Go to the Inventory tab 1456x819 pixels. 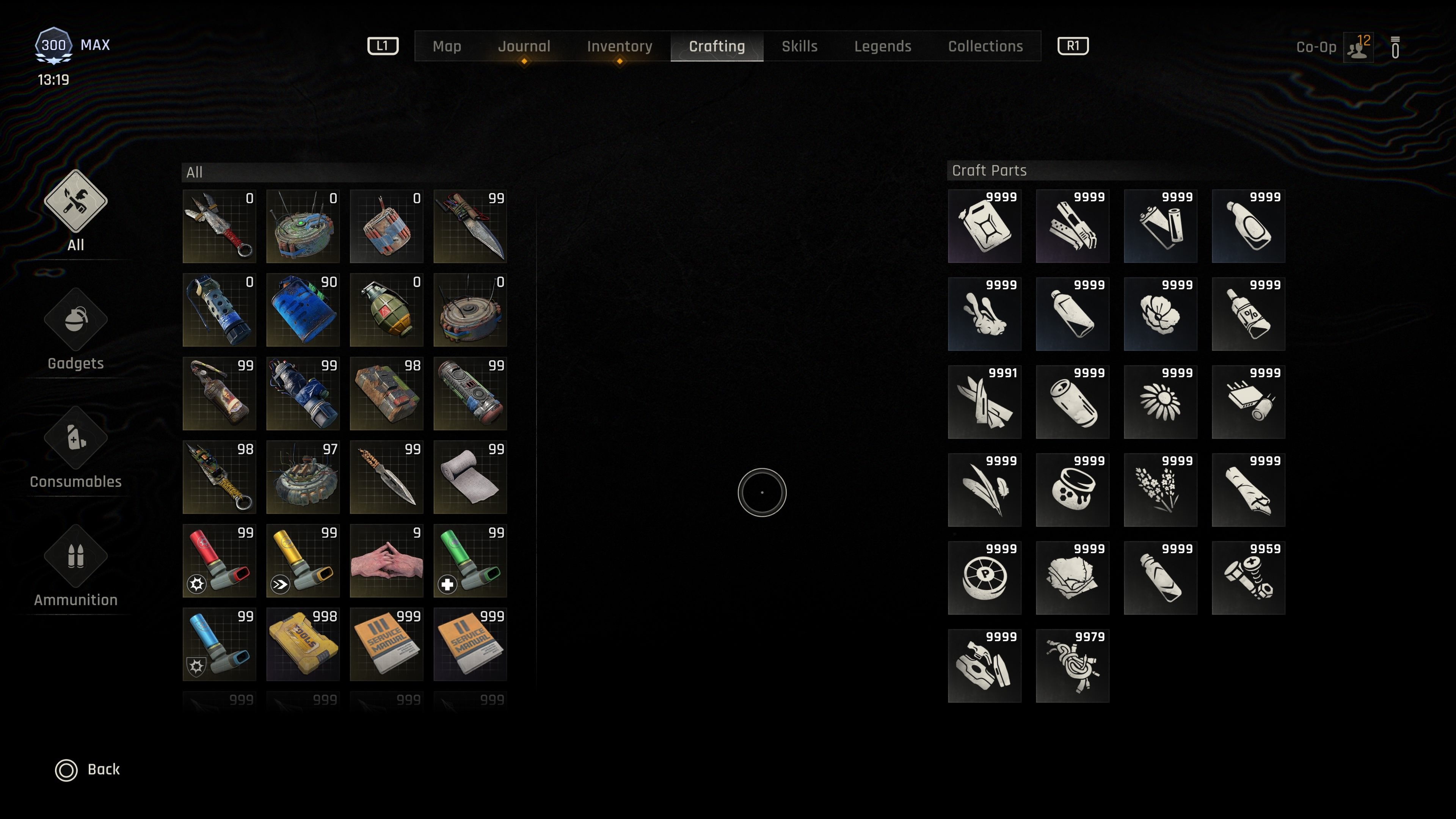point(619,46)
